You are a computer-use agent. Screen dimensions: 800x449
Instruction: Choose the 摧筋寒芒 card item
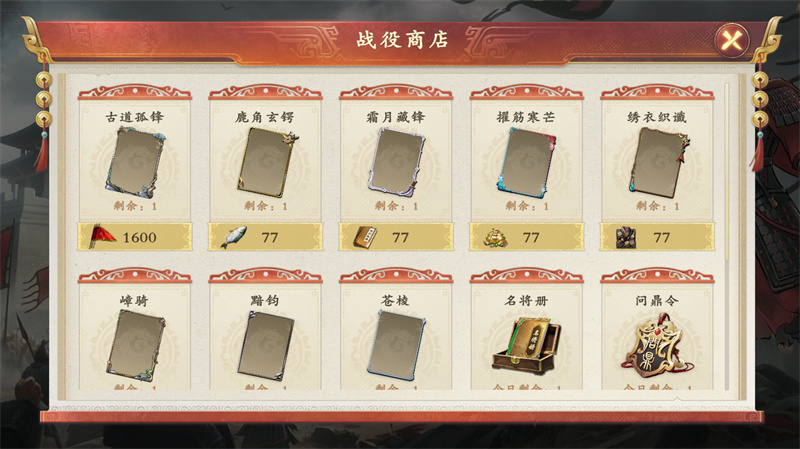(526, 160)
